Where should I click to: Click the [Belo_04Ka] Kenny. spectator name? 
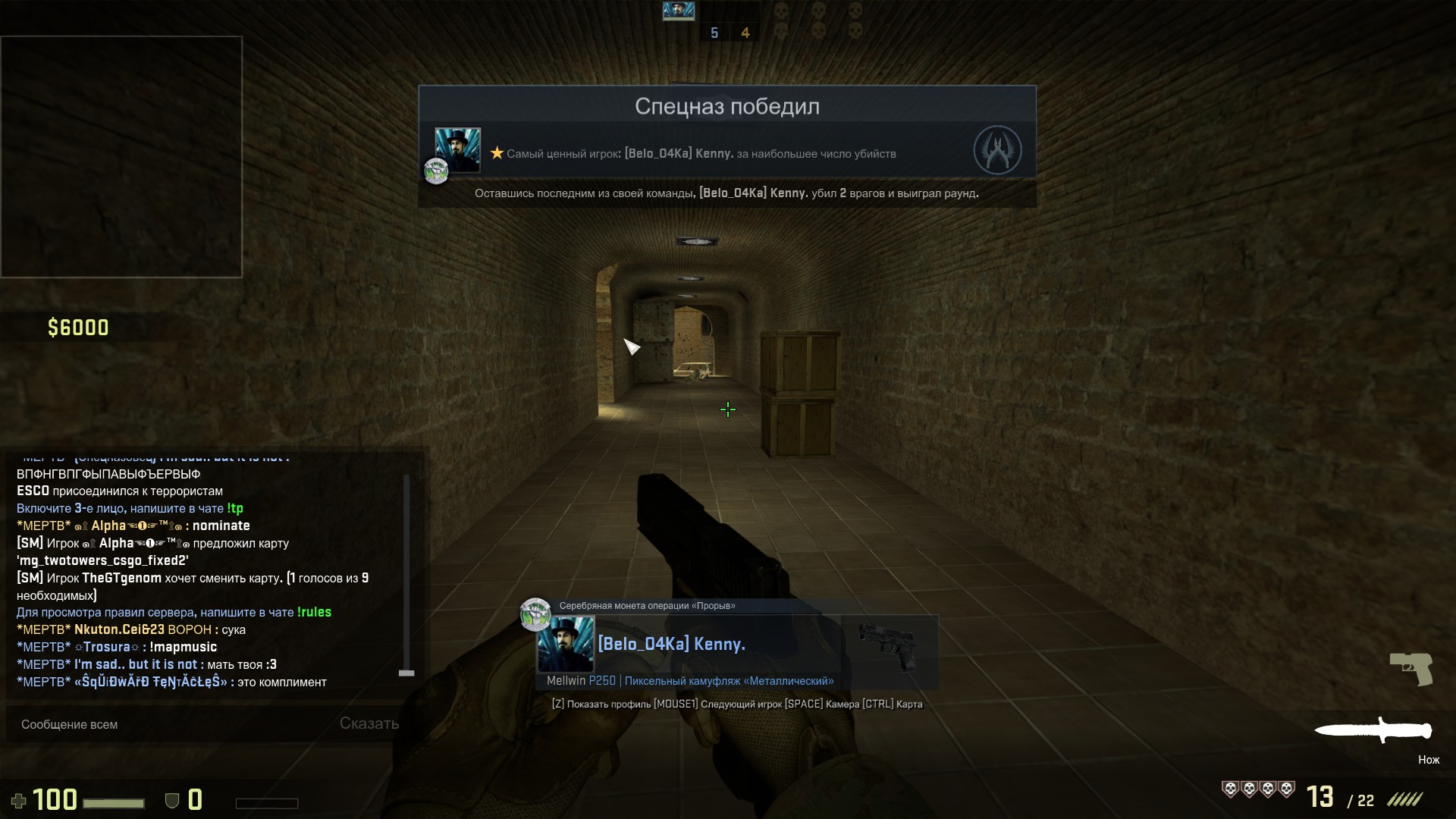671,644
